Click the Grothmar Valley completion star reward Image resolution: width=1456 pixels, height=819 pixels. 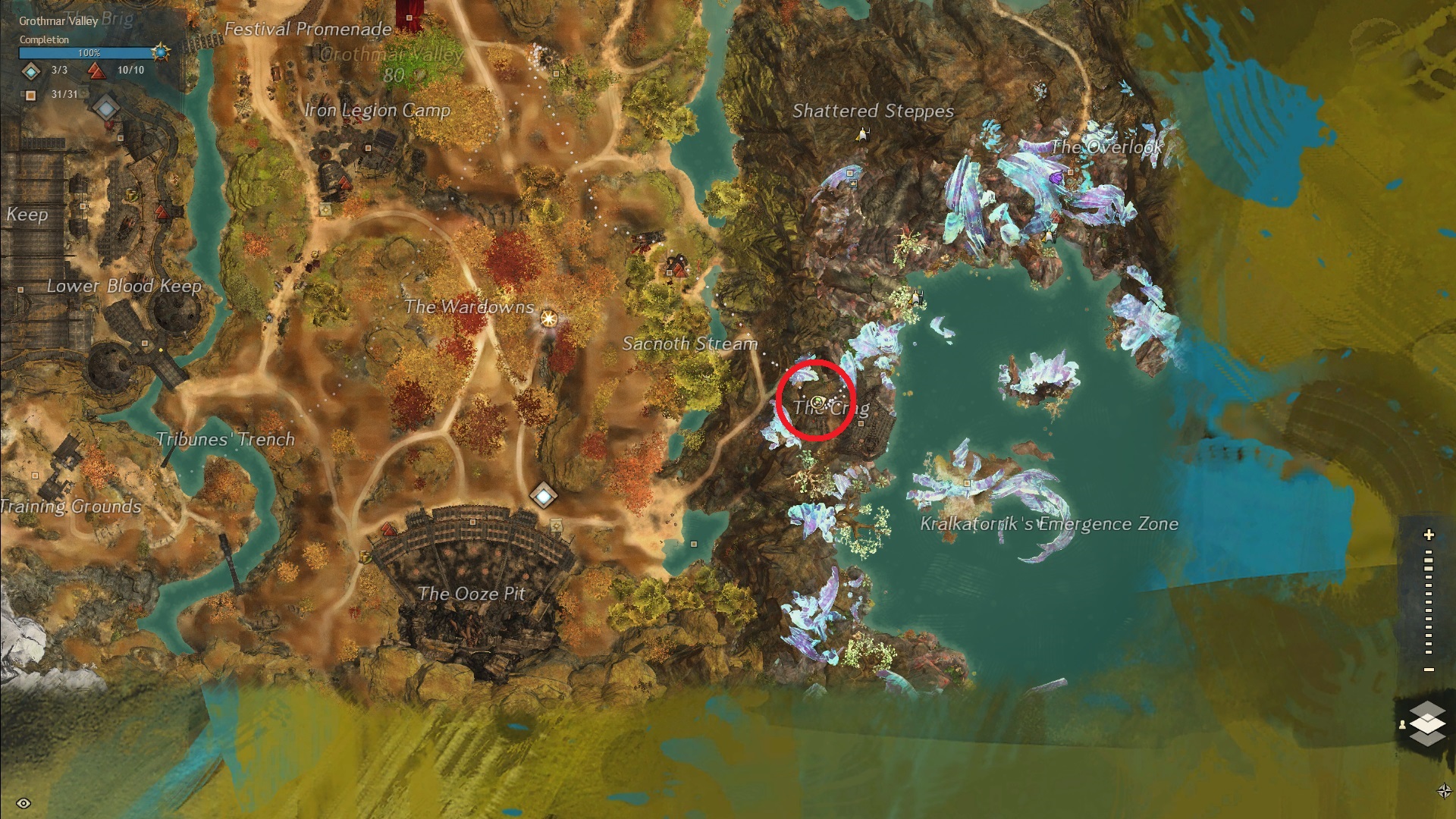click(x=161, y=53)
